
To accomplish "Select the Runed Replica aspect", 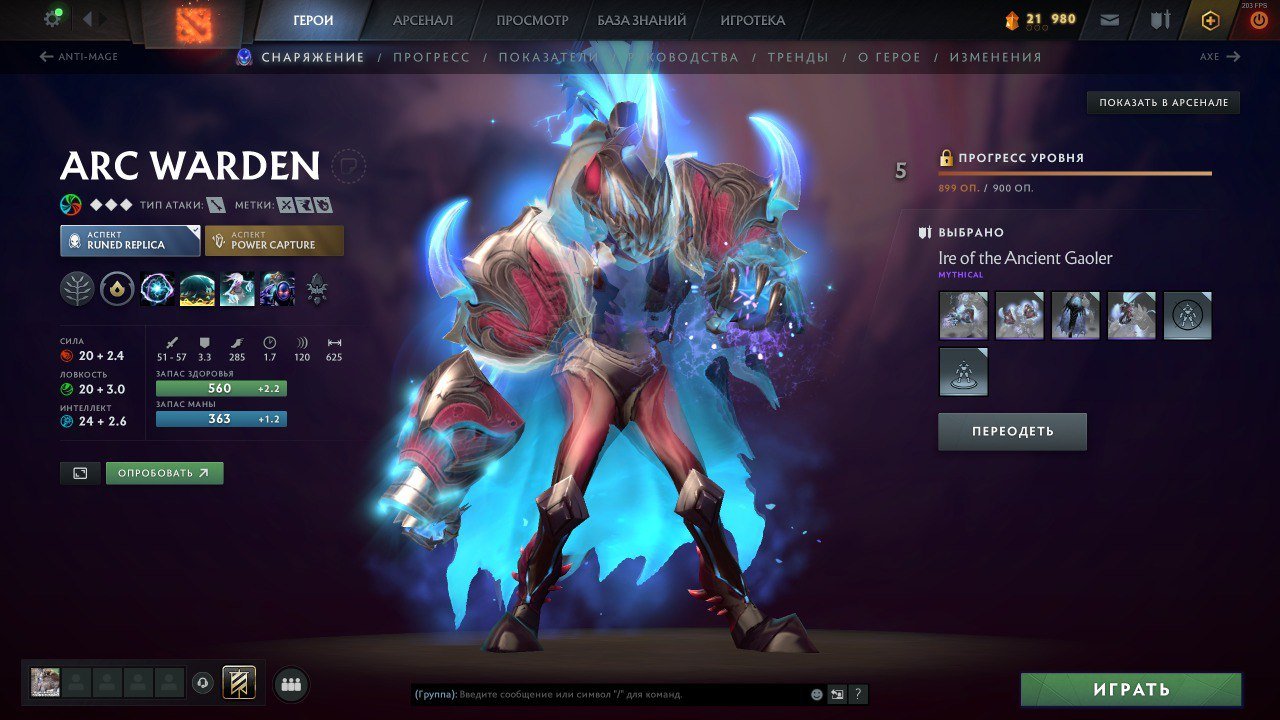I will [129, 240].
